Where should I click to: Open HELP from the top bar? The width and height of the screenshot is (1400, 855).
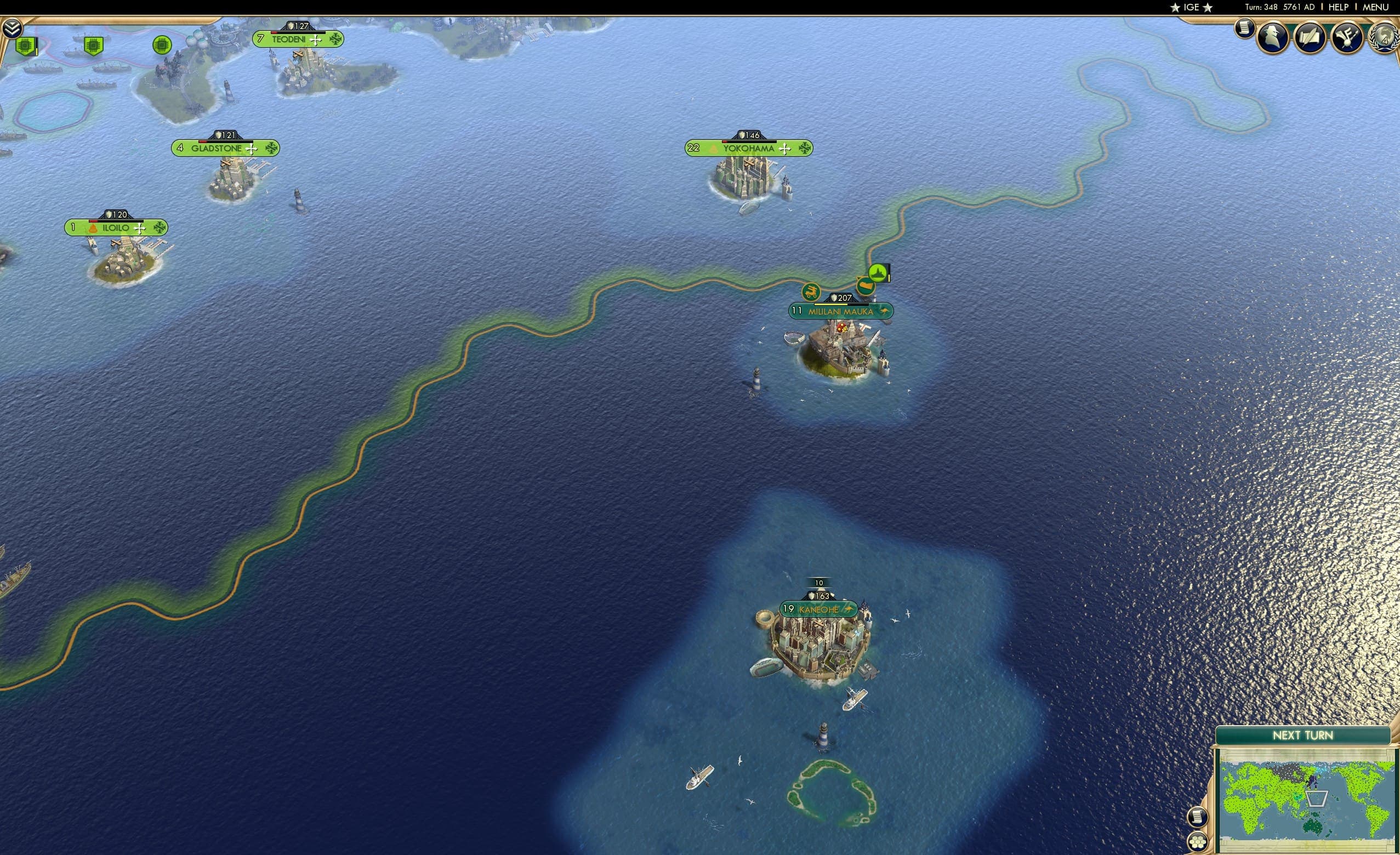pos(1338,7)
